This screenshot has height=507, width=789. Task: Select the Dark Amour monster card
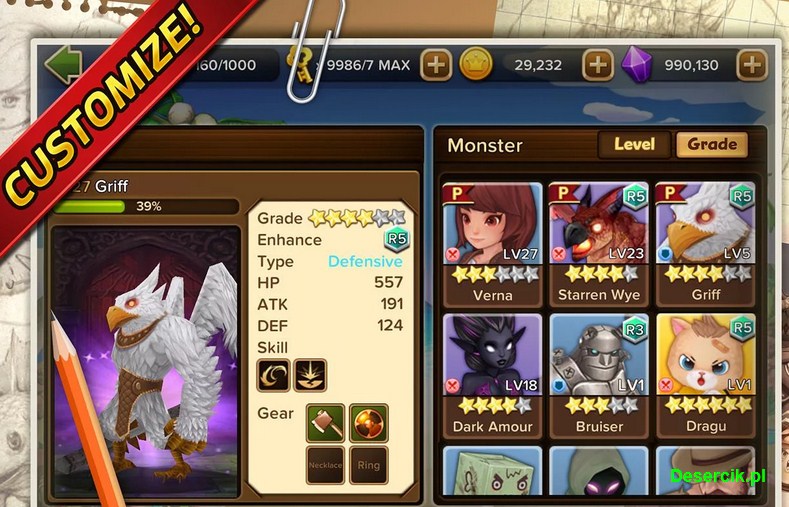point(492,373)
